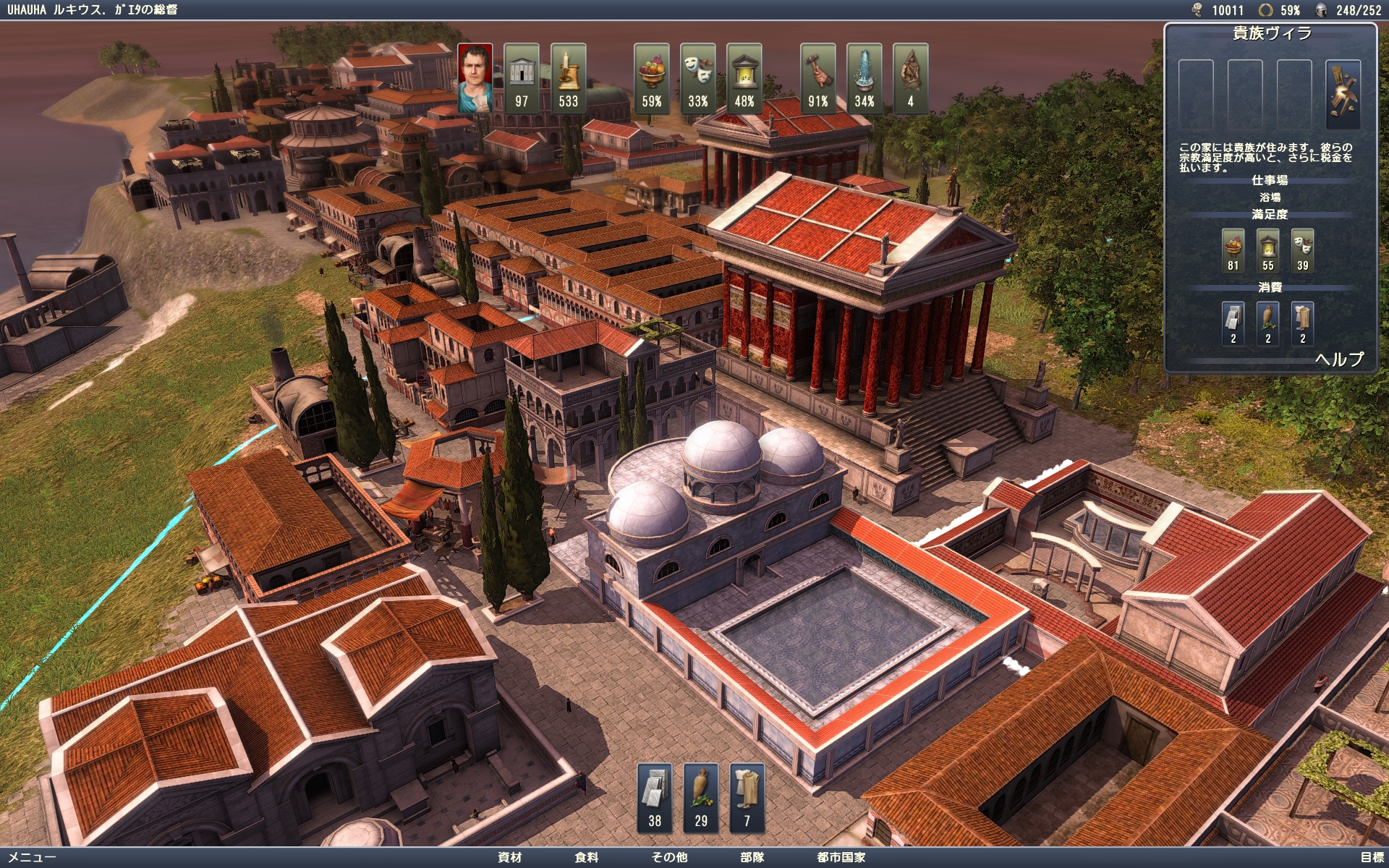Click the hammer employment icon showing 91%

818,78
